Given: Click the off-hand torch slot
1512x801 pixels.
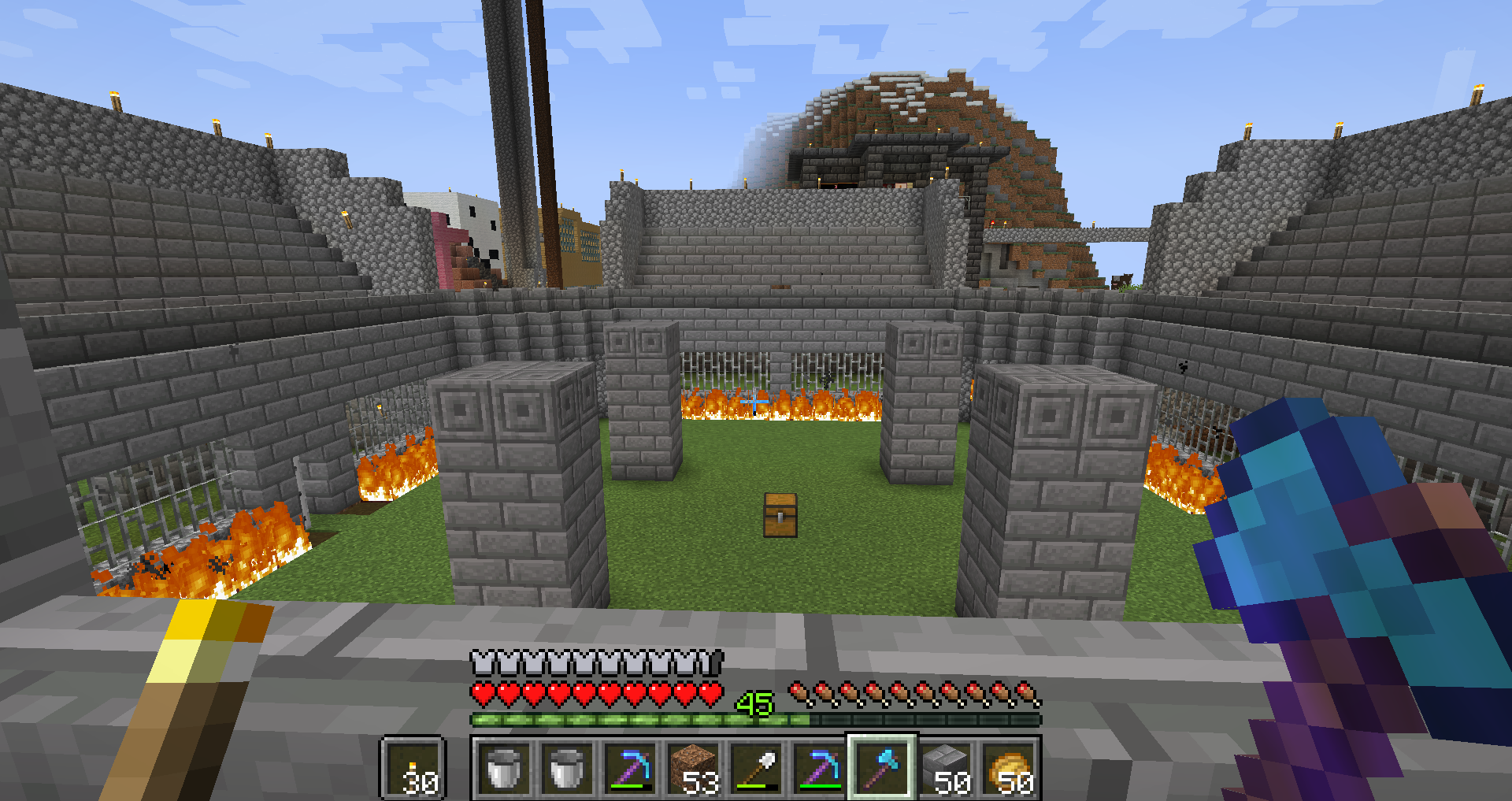Looking at the screenshot, I should pos(413,769).
